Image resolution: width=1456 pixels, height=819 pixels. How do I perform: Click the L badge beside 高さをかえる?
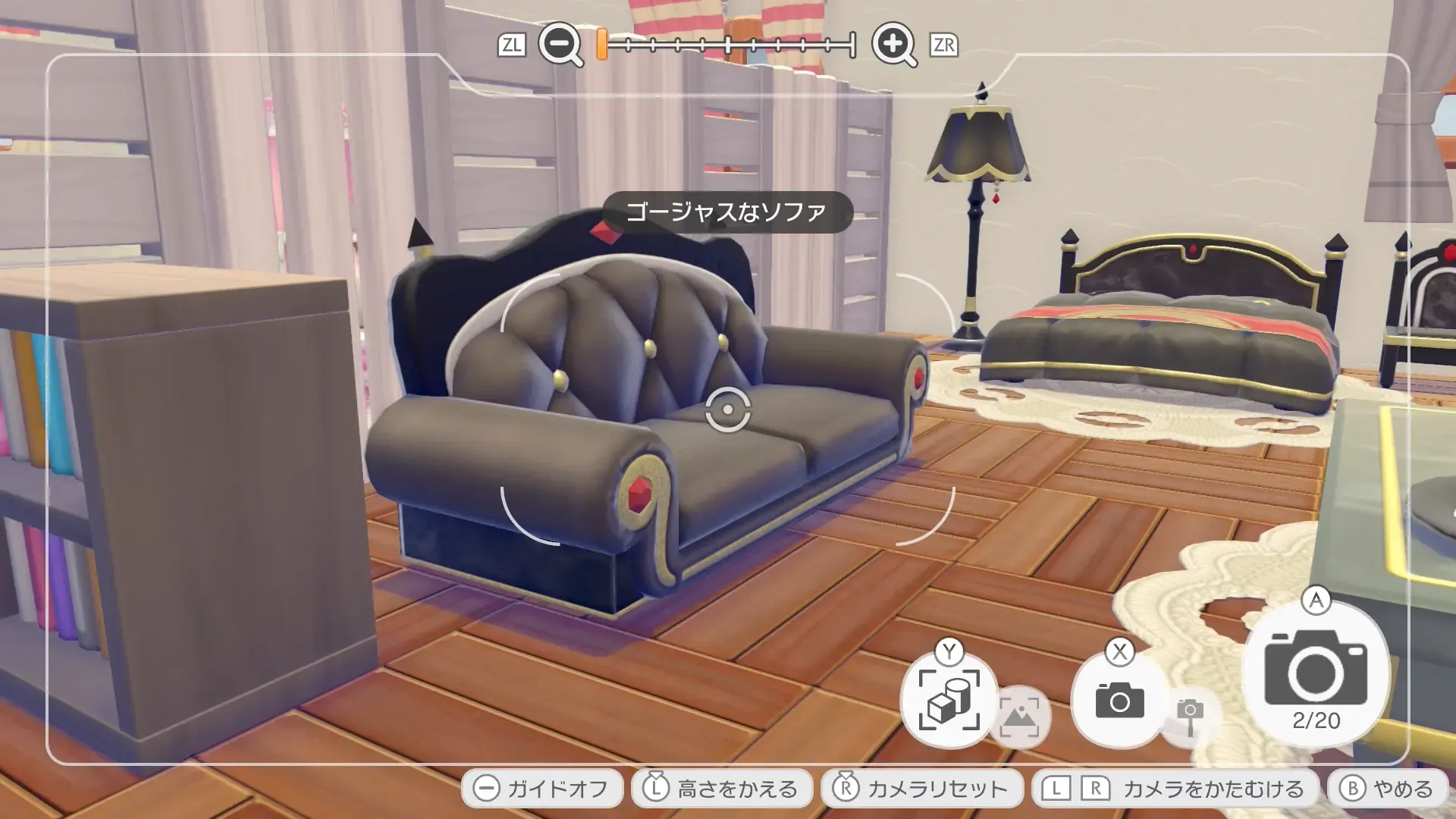coord(656,787)
